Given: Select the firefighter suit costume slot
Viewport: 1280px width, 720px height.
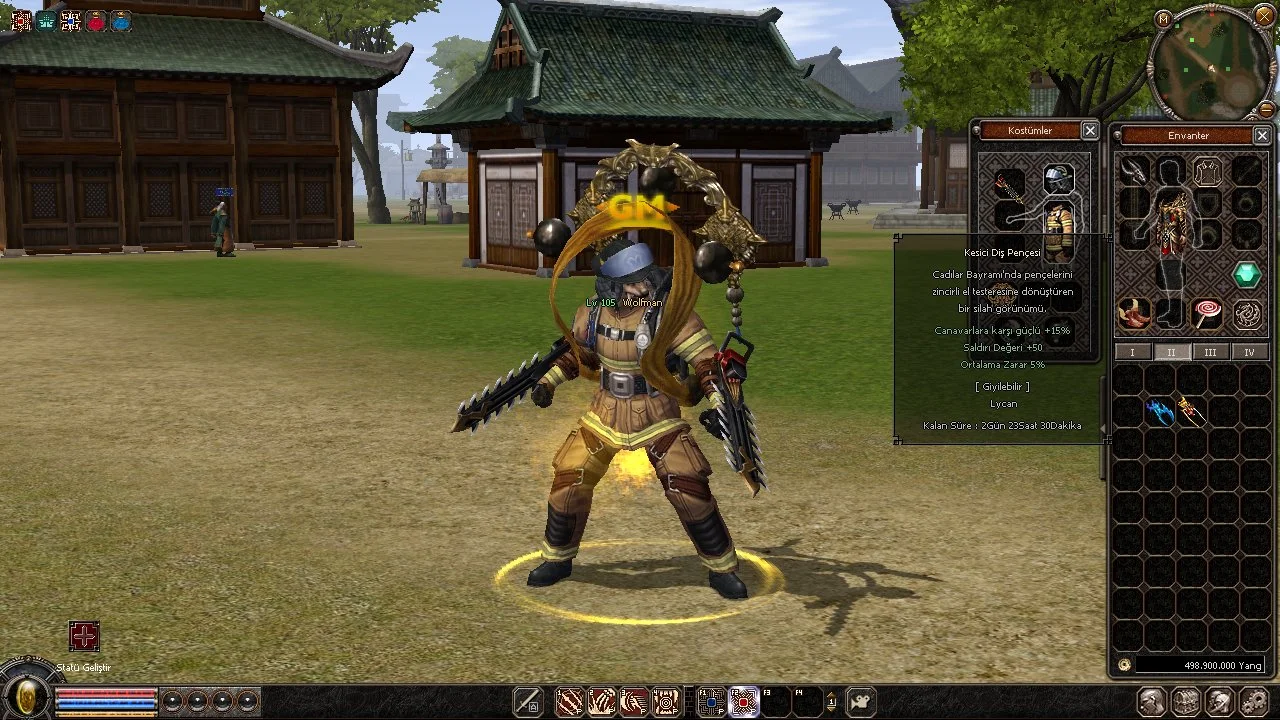Looking at the screenshot, I should [x=1059, y=226].
